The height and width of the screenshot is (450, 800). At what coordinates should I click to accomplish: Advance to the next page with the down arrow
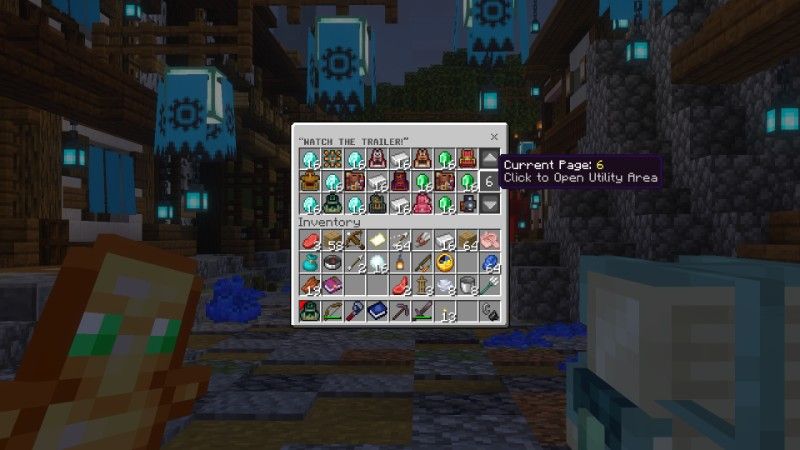[x=489, y=204]
